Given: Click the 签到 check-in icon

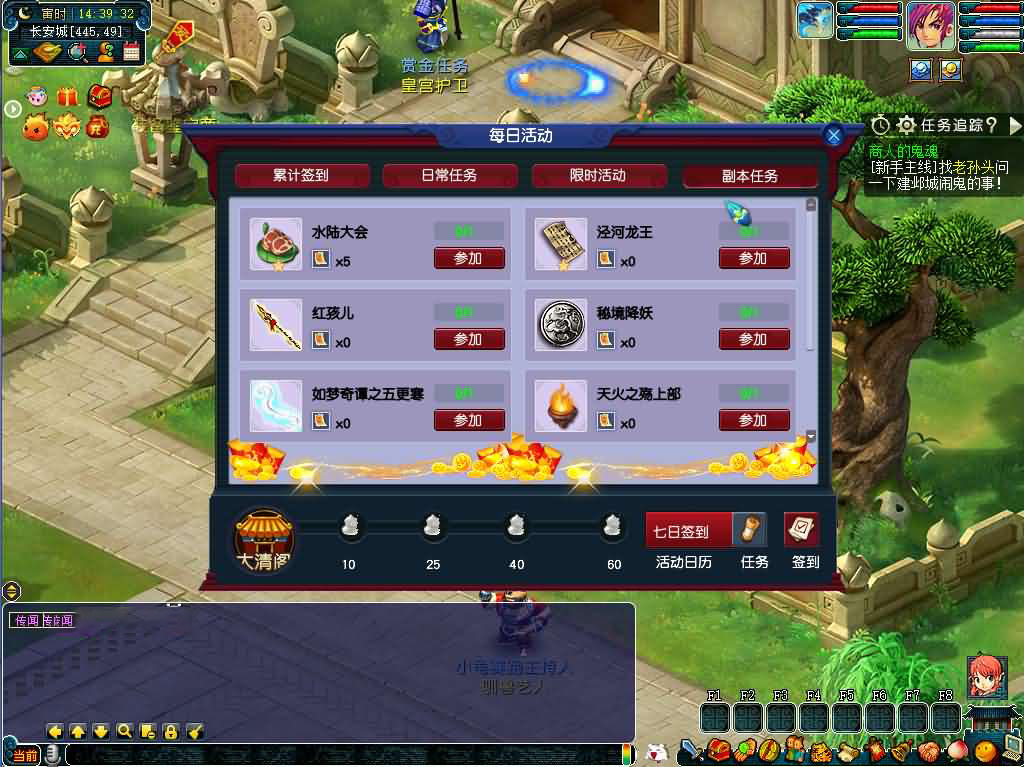Looking at the screenshot, I should pyautogui.click(x=802, y=530).
